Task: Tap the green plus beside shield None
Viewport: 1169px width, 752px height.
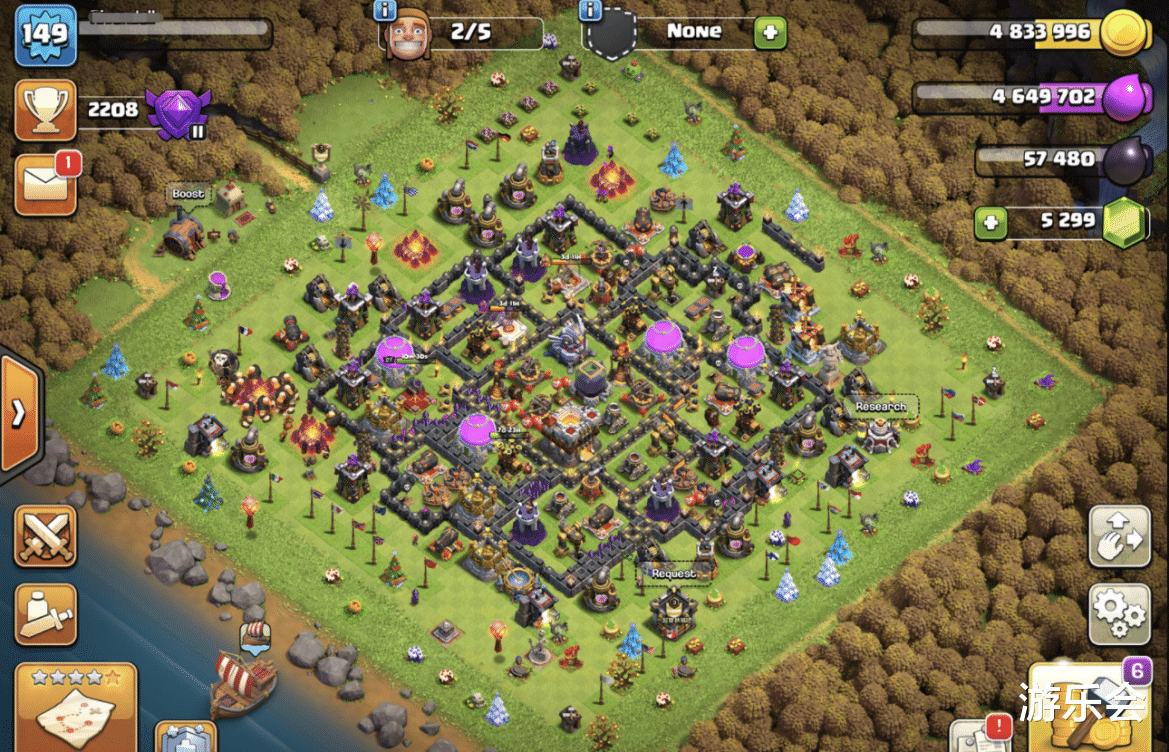Action: click(x=769, y=33)
